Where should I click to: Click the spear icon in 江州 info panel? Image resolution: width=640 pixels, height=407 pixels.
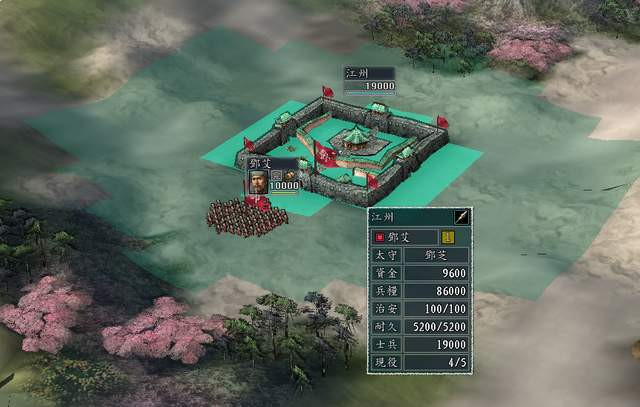coord(461,216)
